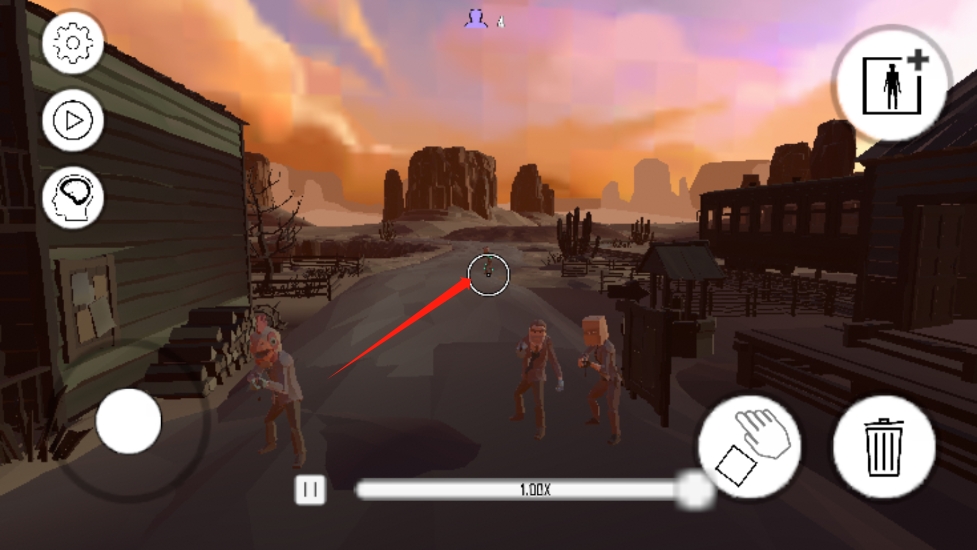Select the brain icon button
Screen dimensions: 977x550
pyautogui.click(x=73, y=197)
